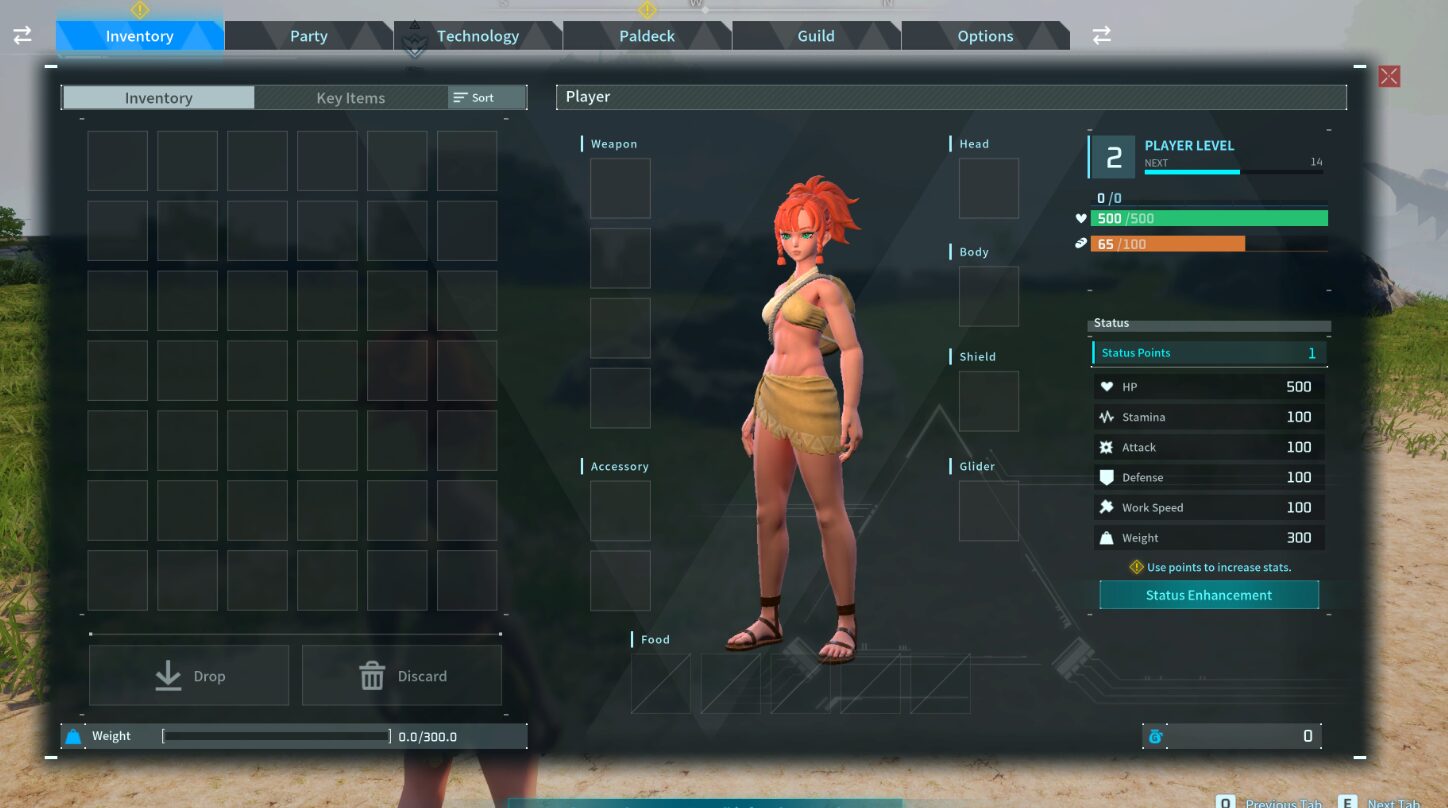Open Status Enhancement
The width and height of the screenshot is (1448, 808).
pos(1208,595)
